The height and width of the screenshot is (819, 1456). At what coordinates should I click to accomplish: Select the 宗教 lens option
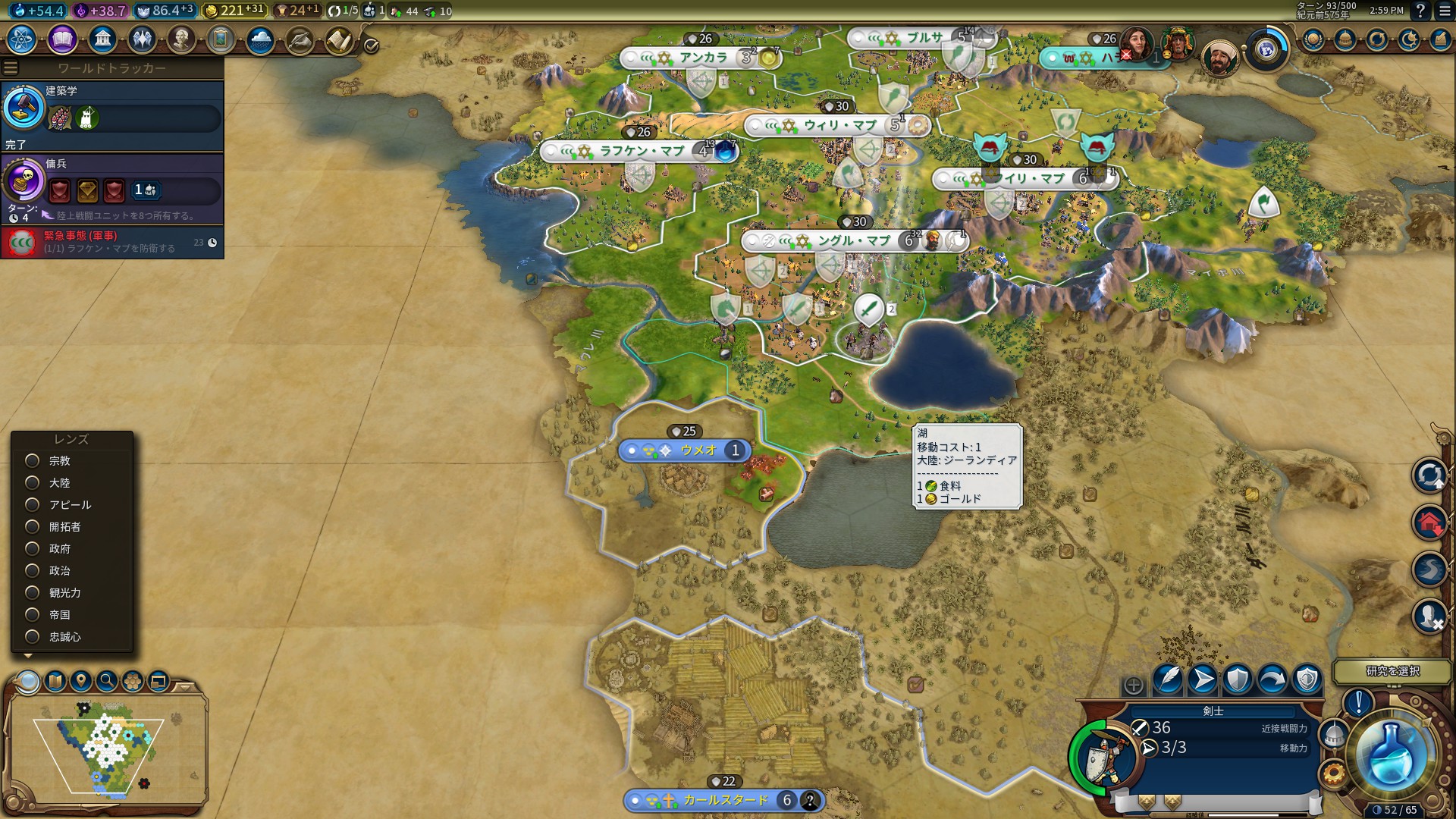[x=33, y=461]
